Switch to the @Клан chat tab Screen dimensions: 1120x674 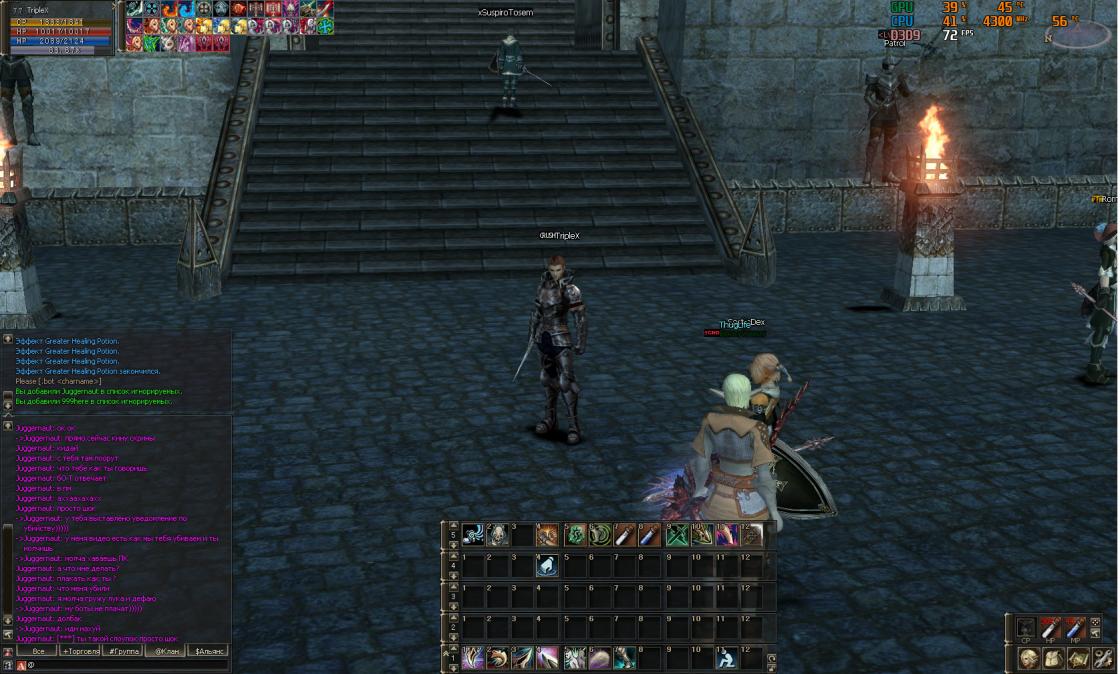(x=166, y=651)
